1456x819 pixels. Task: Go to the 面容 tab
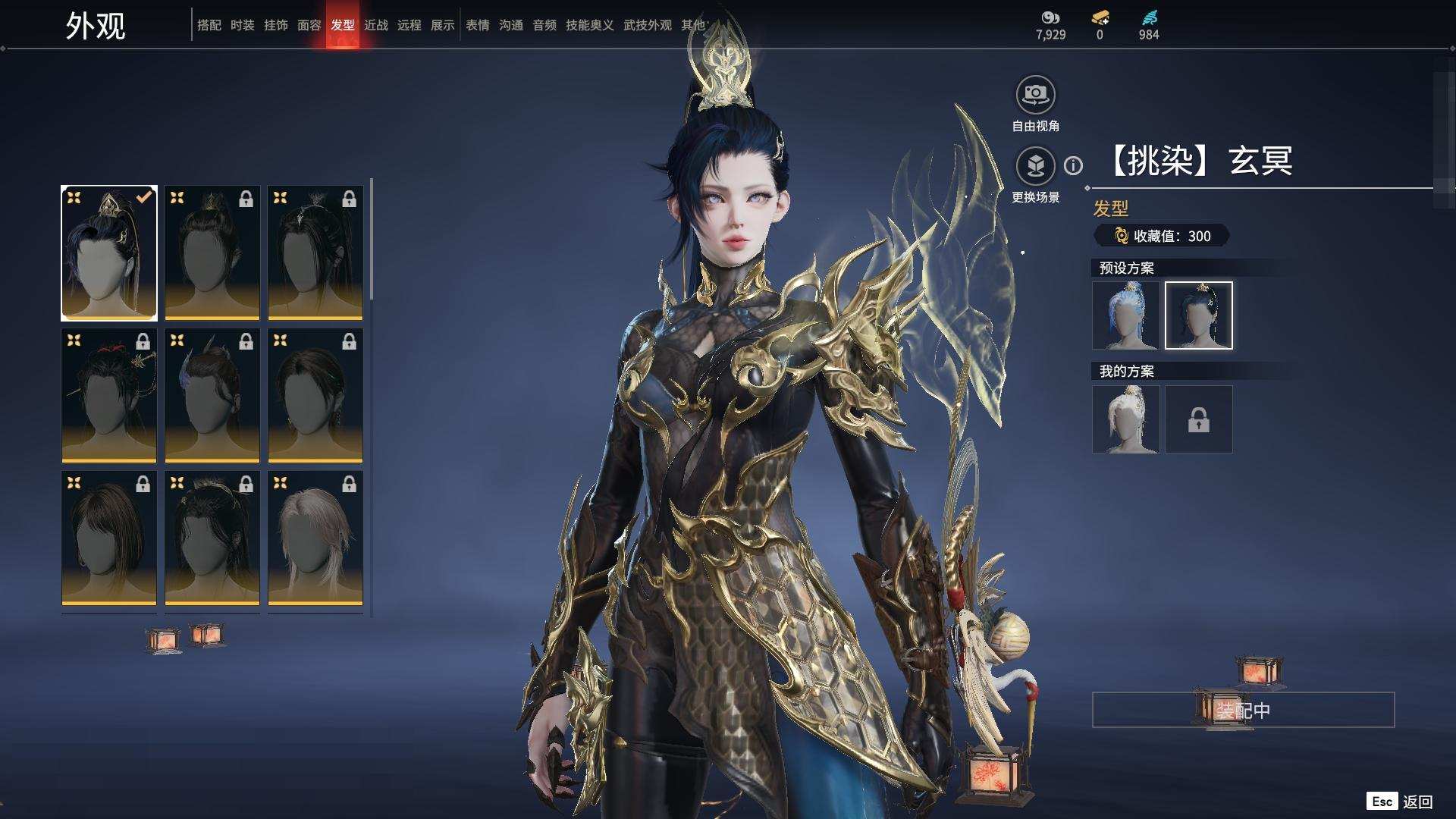[309, 25]
